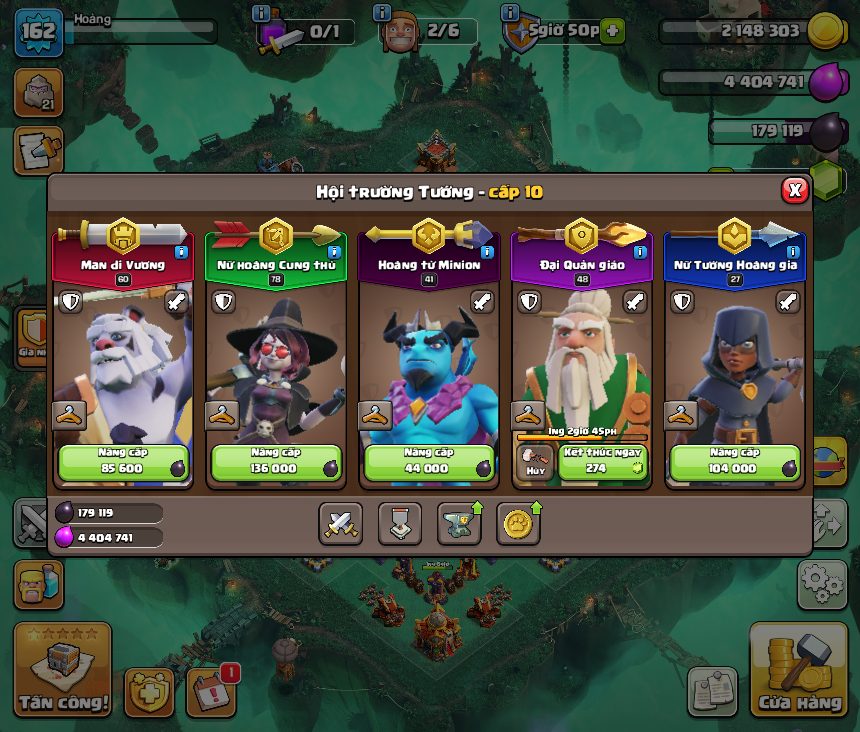This screenshot has width=860, height=732.
Task: Upgrade Nữ Tướng Hoàng gia for 104 000
Action: click(x=735, y=462)
